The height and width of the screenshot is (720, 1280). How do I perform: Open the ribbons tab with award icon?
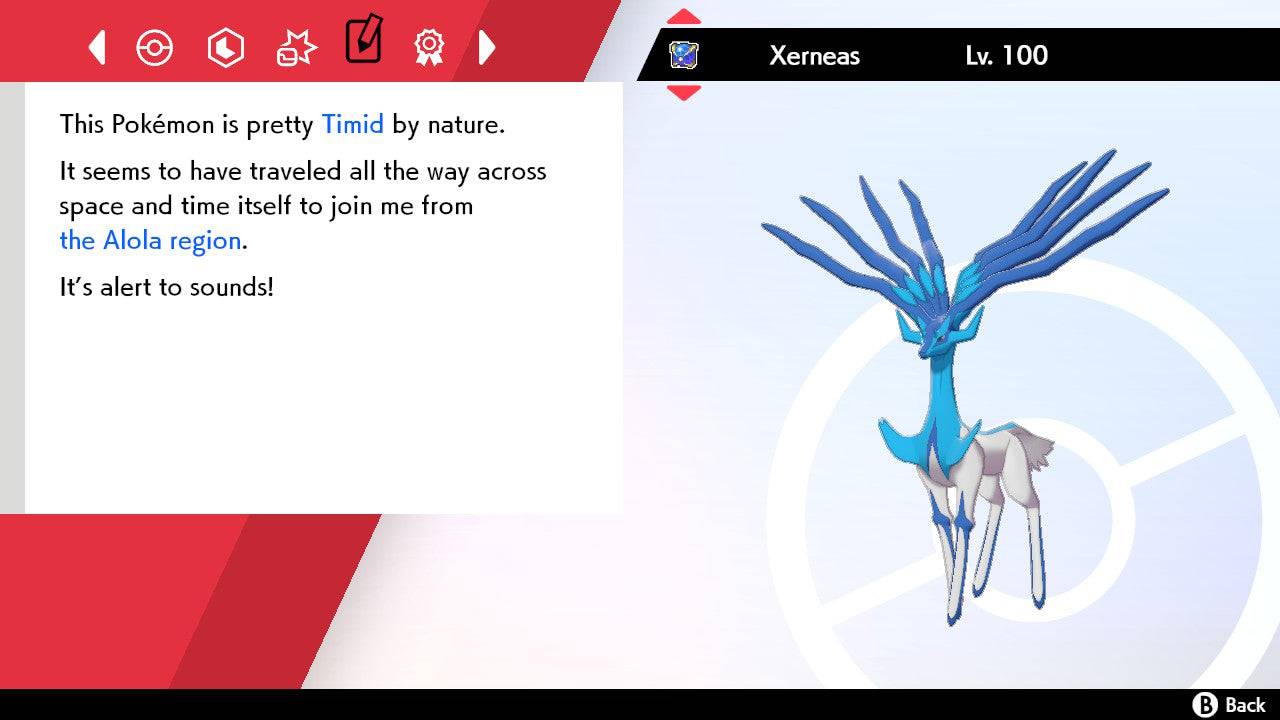coord(430,47)
